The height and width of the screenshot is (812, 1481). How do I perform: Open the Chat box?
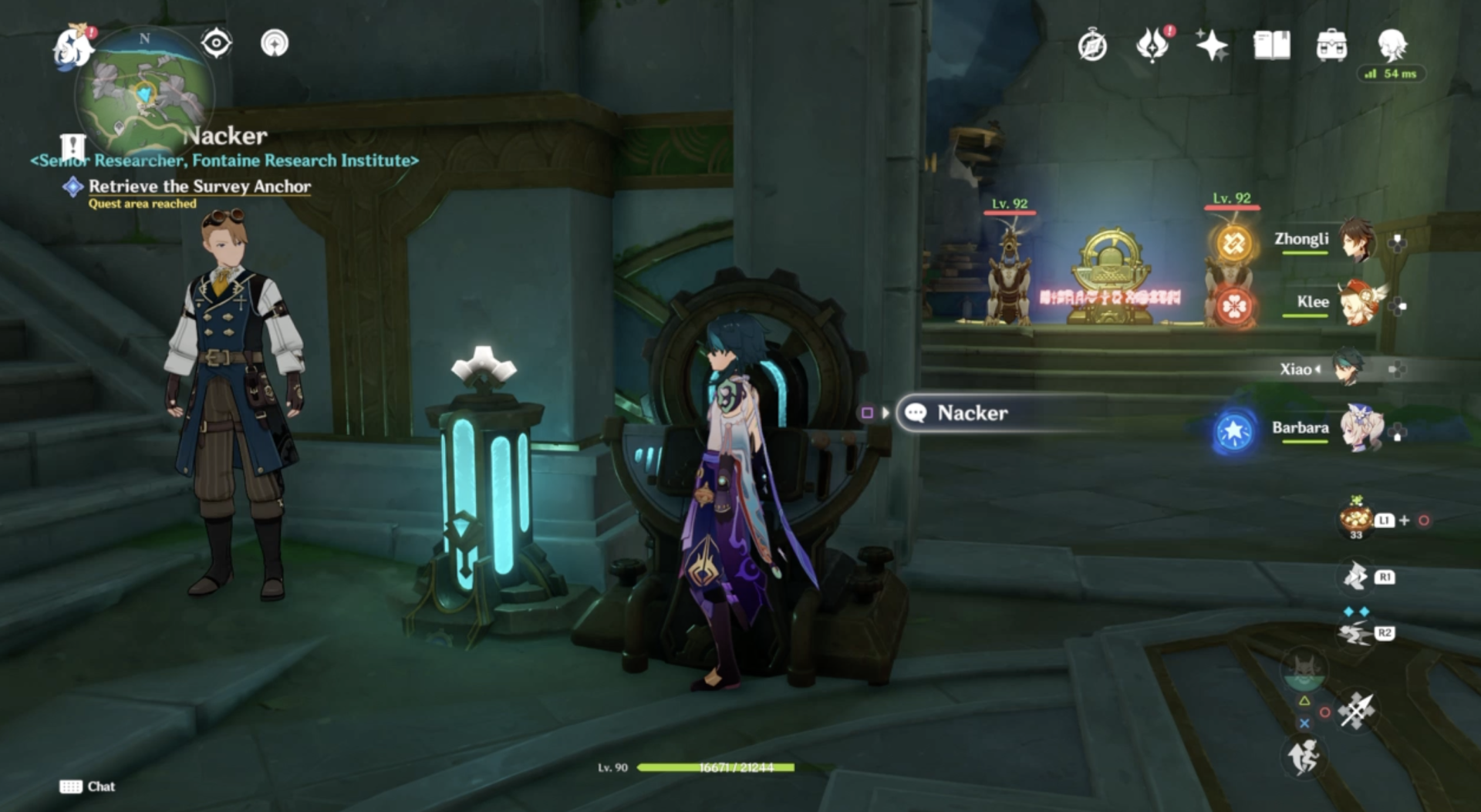click(87, 787)
